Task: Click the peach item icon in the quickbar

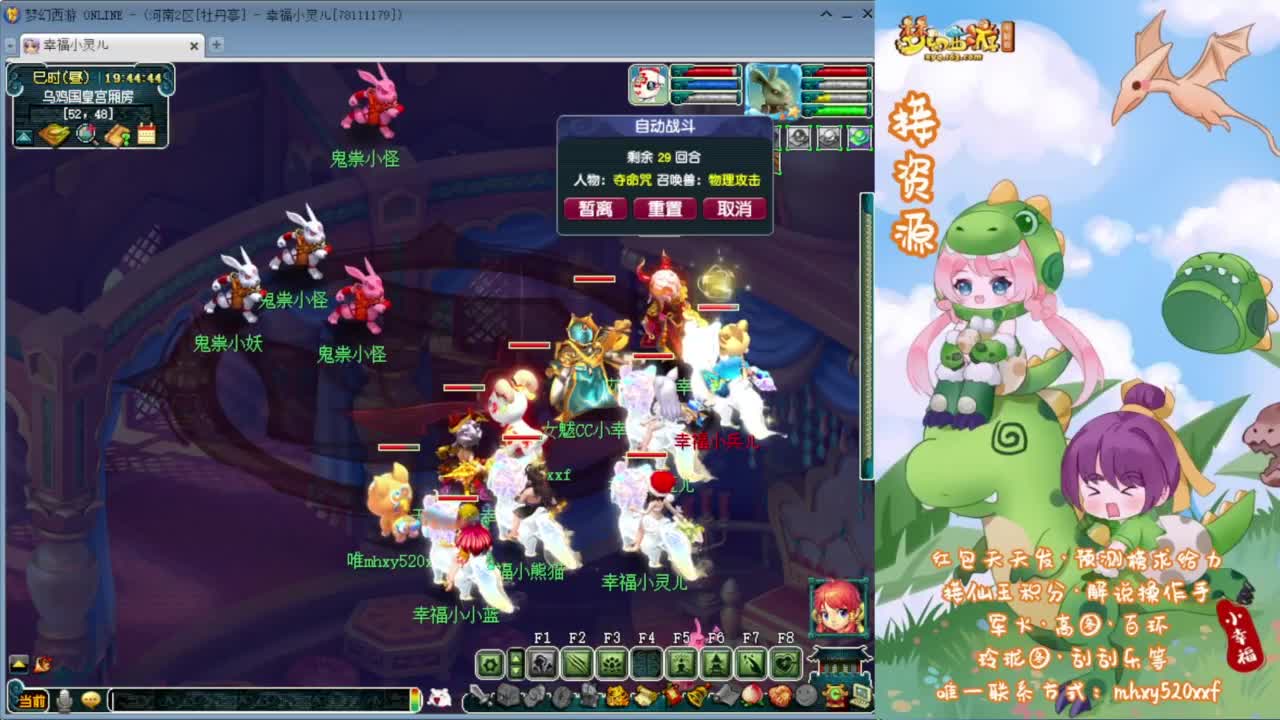Action: coord(749,695)
